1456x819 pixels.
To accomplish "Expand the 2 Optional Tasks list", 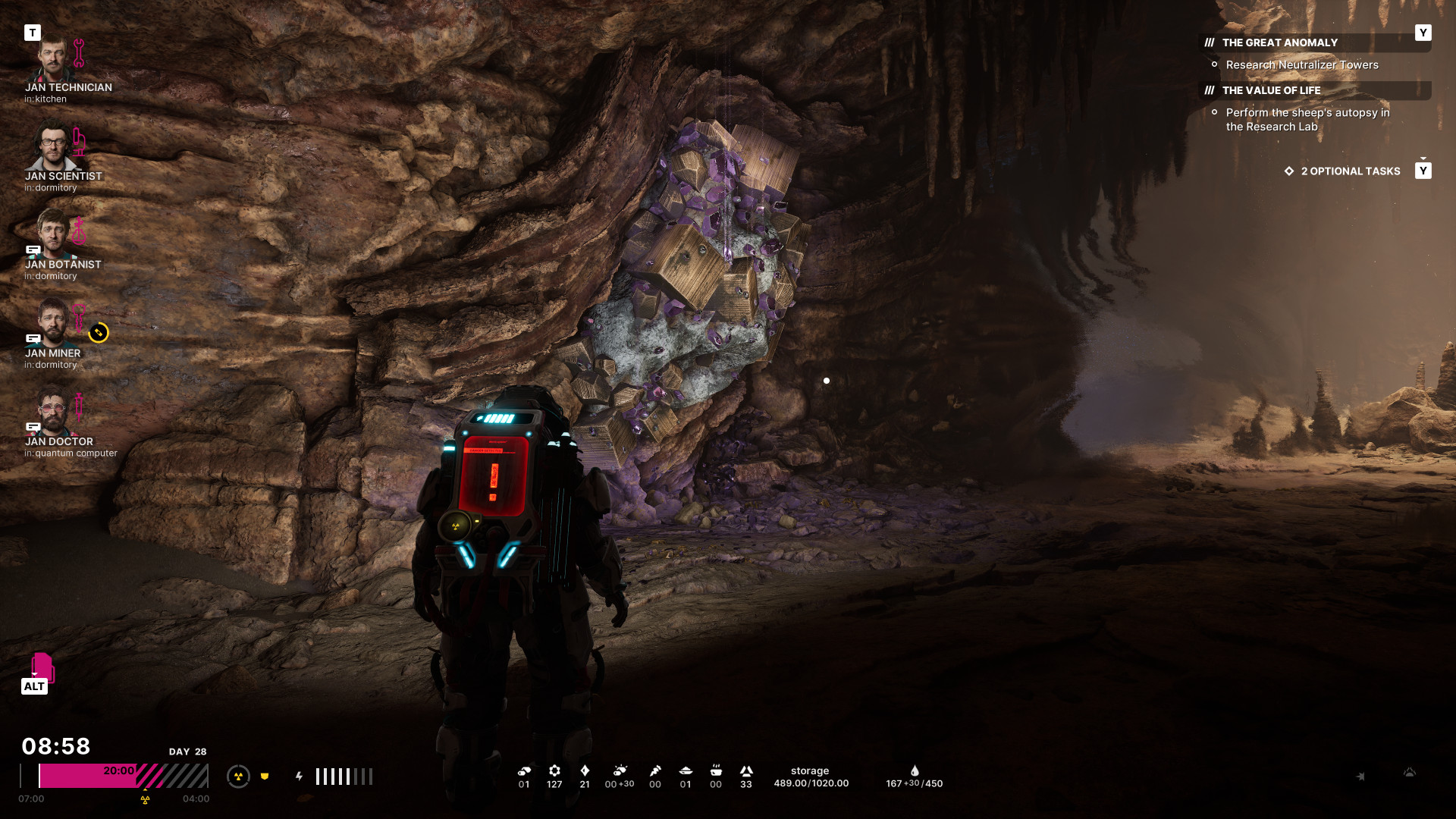I will [1350, 171].
